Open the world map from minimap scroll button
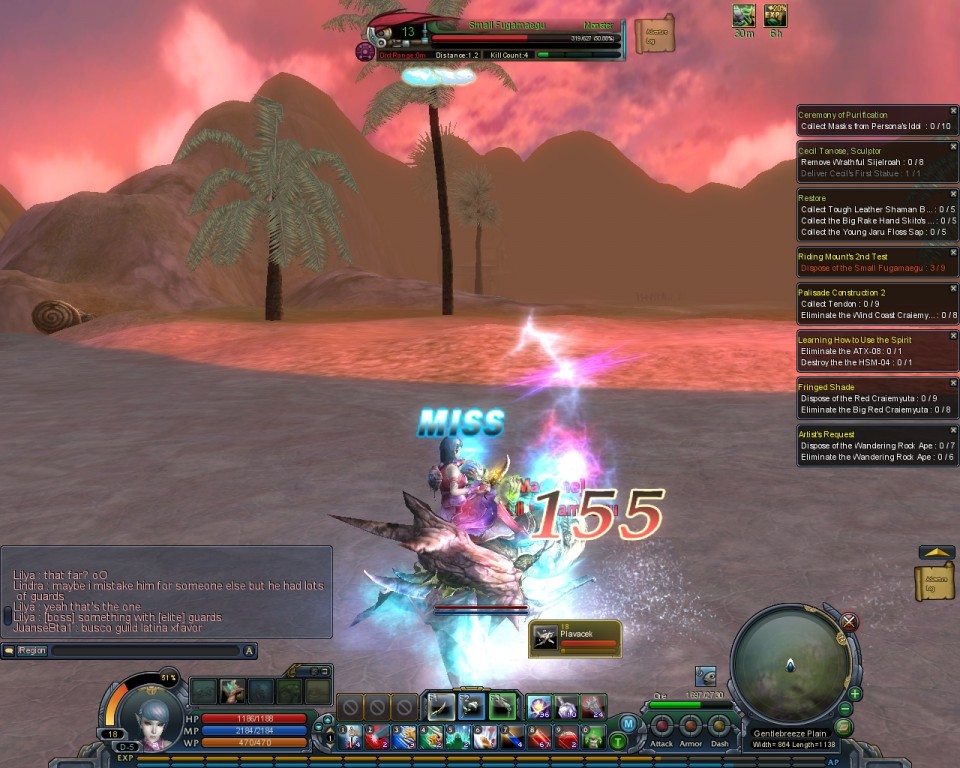This screenshot has height=768, width=960. coord(844,727)
